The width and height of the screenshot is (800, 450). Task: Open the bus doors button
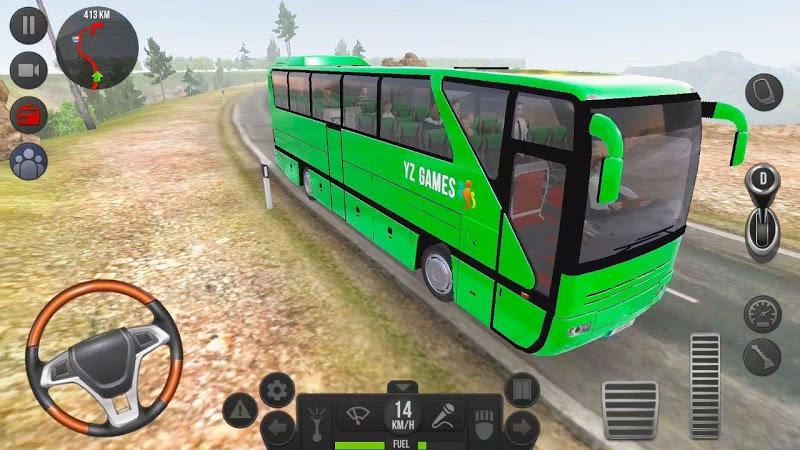point(522,389)
